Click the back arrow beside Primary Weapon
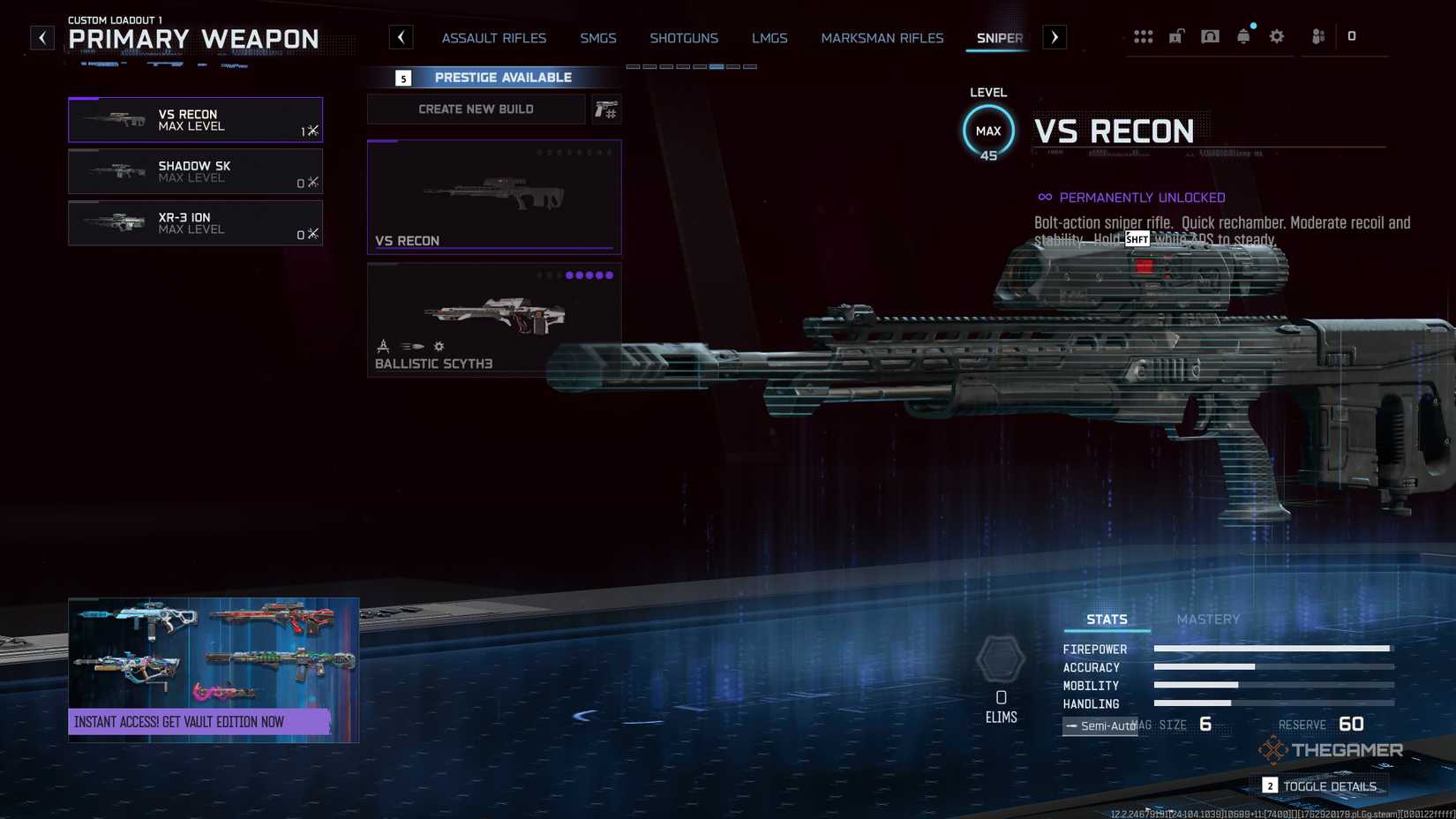The image size is (1456, 819). pos(41,37)
